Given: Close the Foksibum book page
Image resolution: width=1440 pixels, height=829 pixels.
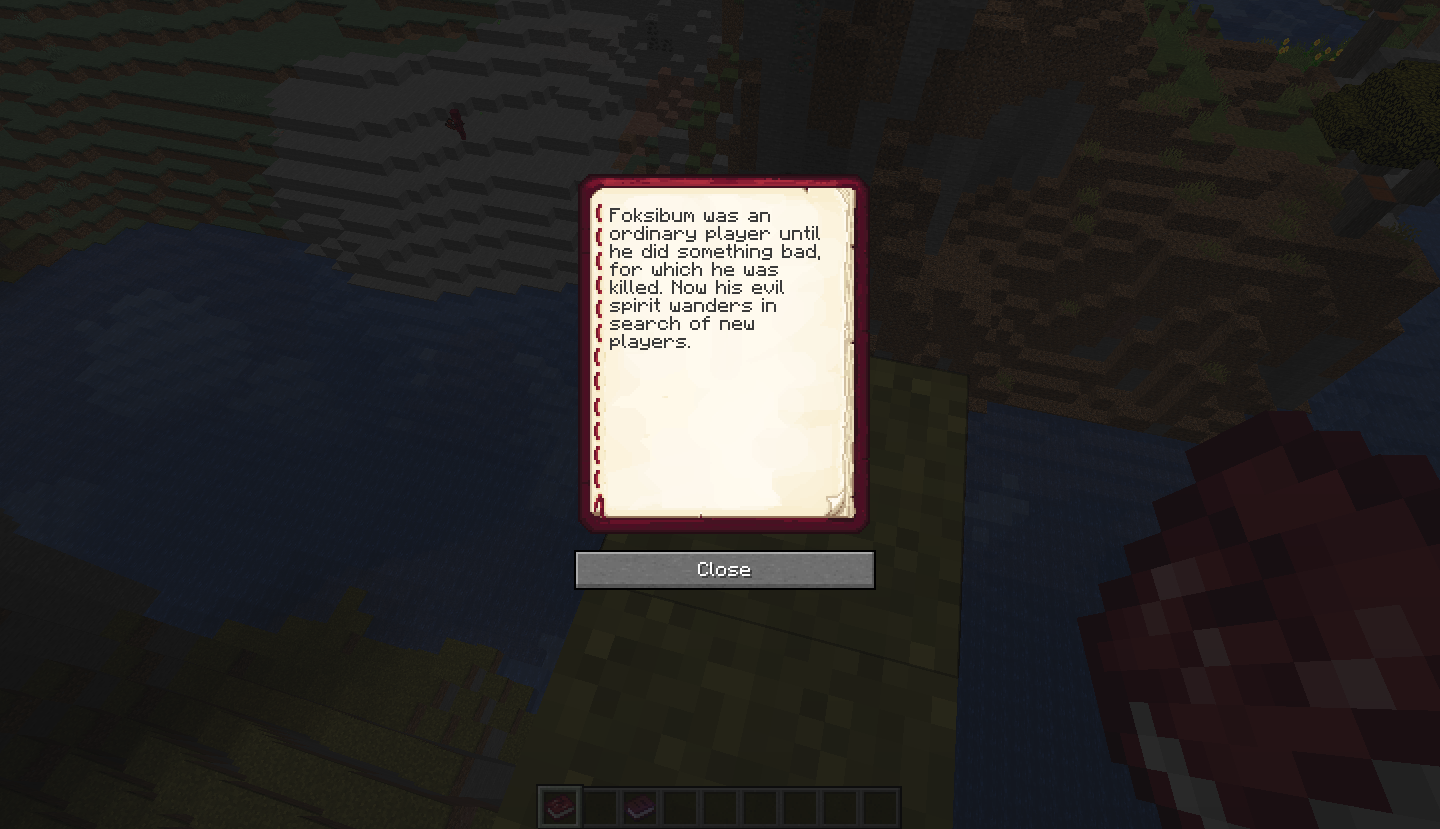Looking at the screenshot, I should 724,570.
